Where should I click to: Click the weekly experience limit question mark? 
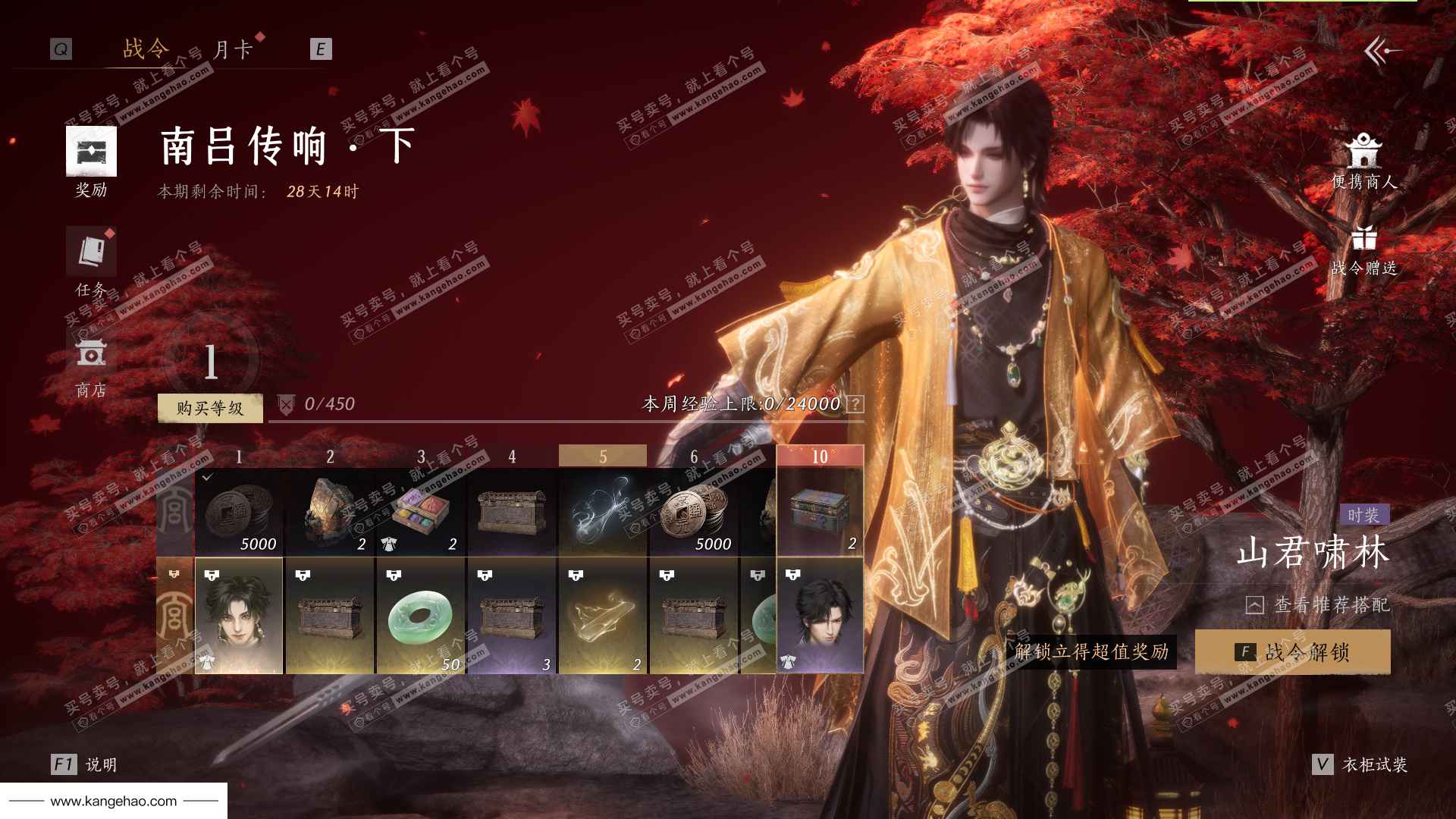855,404
